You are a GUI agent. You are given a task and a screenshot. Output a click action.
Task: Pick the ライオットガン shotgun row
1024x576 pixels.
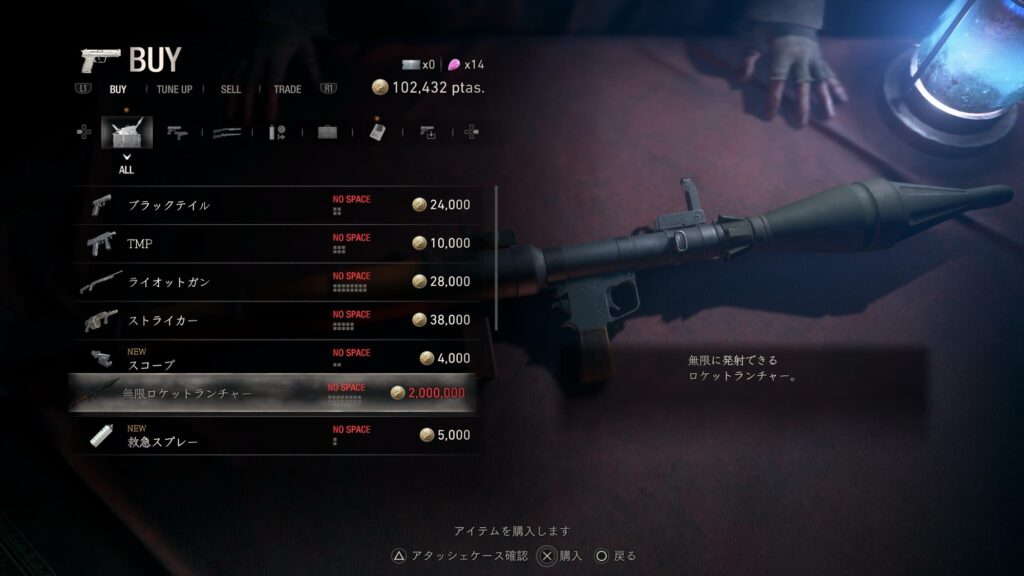pos(275,282)
